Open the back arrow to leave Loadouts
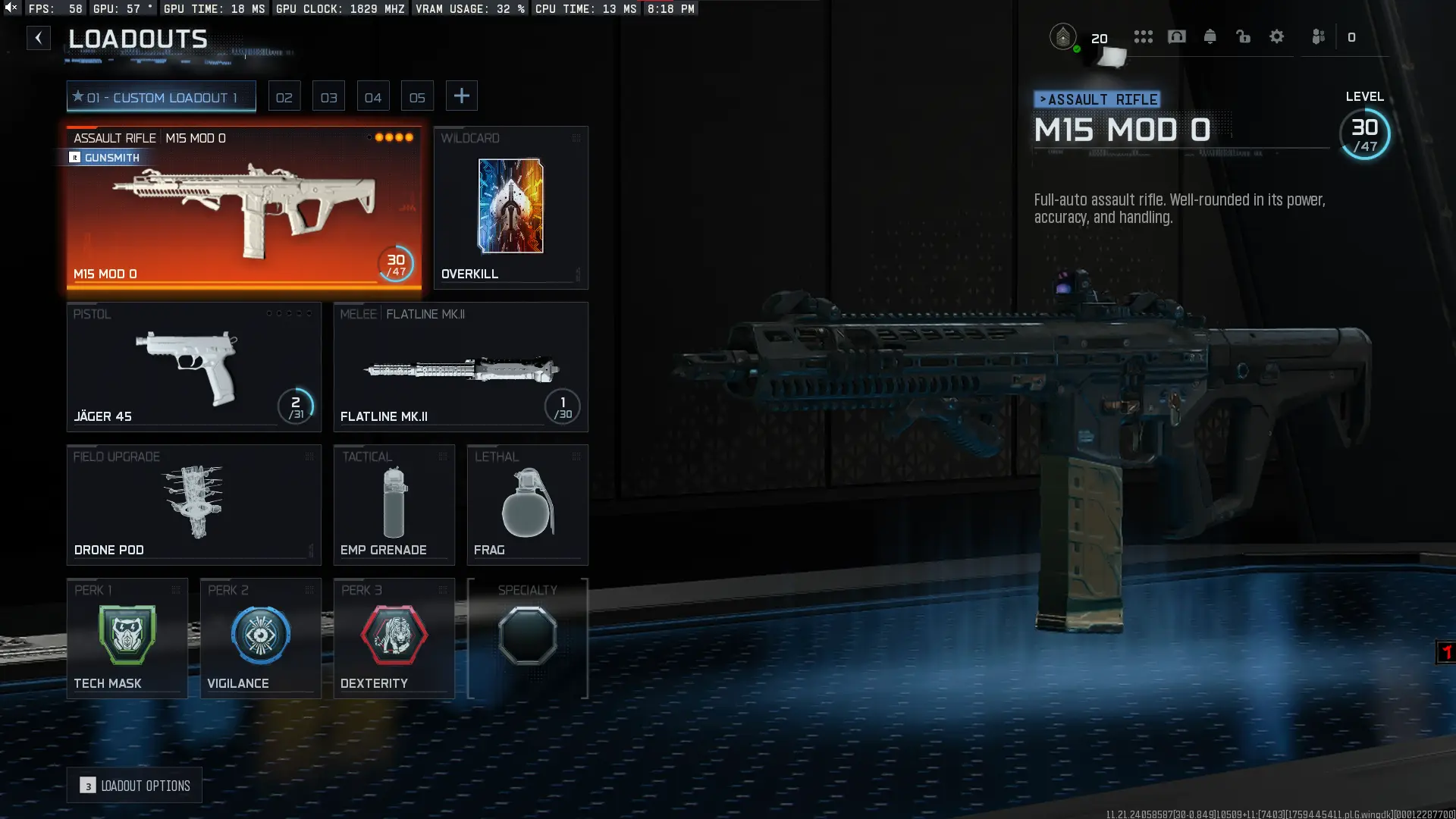This screenshot has height=819, width=1456. pos(39,38)
